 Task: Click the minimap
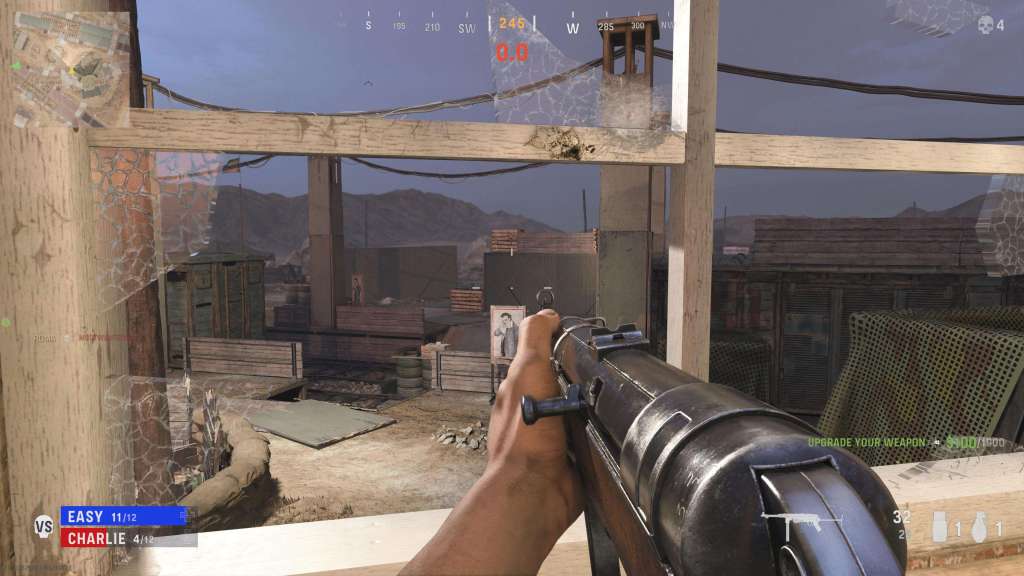point(72,66)
